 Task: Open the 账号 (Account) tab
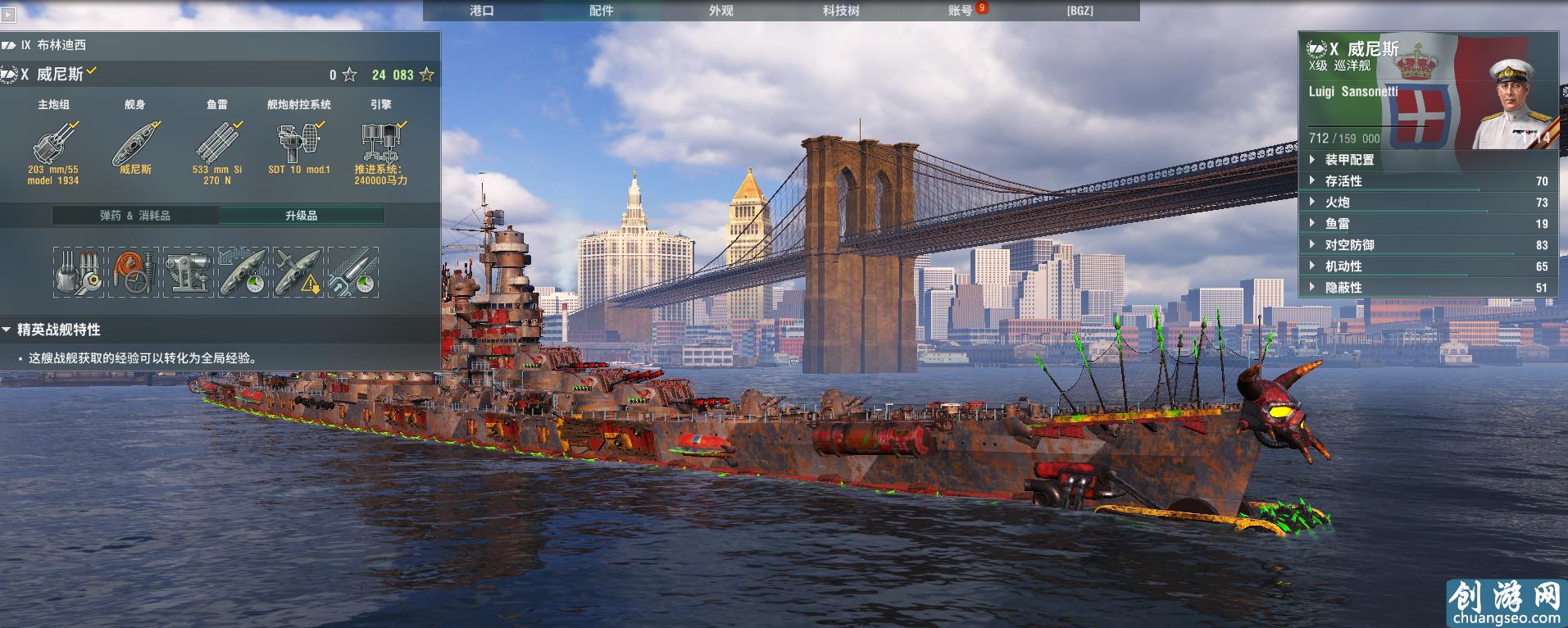[961, 11]
